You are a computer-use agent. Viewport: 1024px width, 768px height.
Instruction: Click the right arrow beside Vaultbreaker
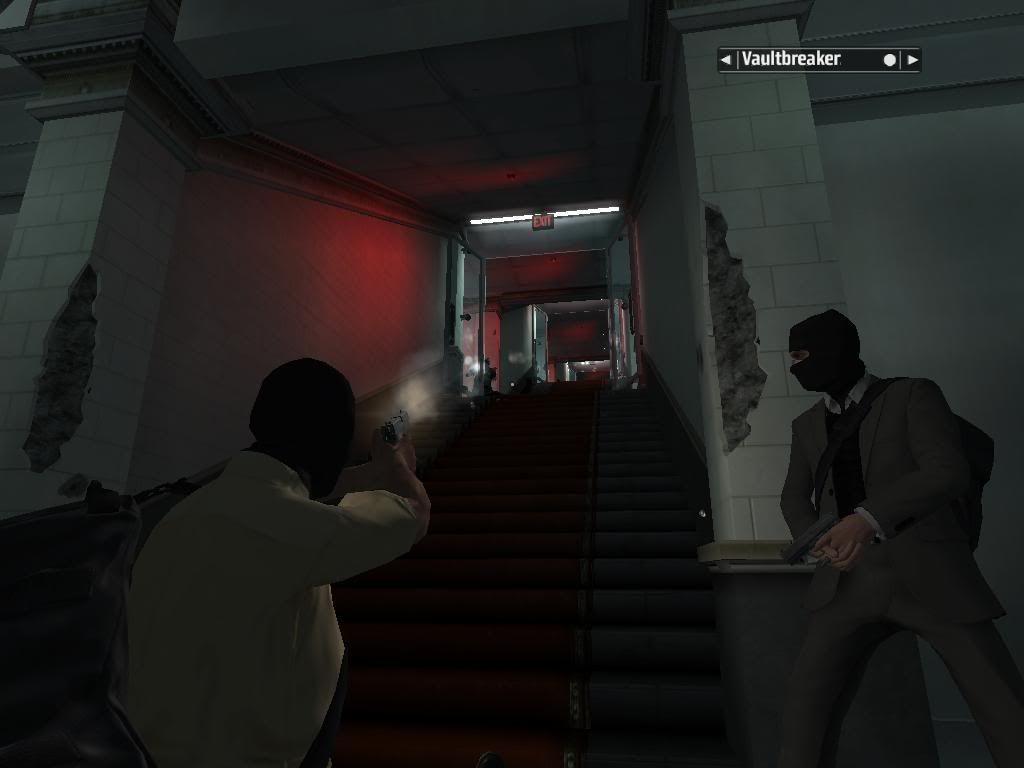pos(911,60)
